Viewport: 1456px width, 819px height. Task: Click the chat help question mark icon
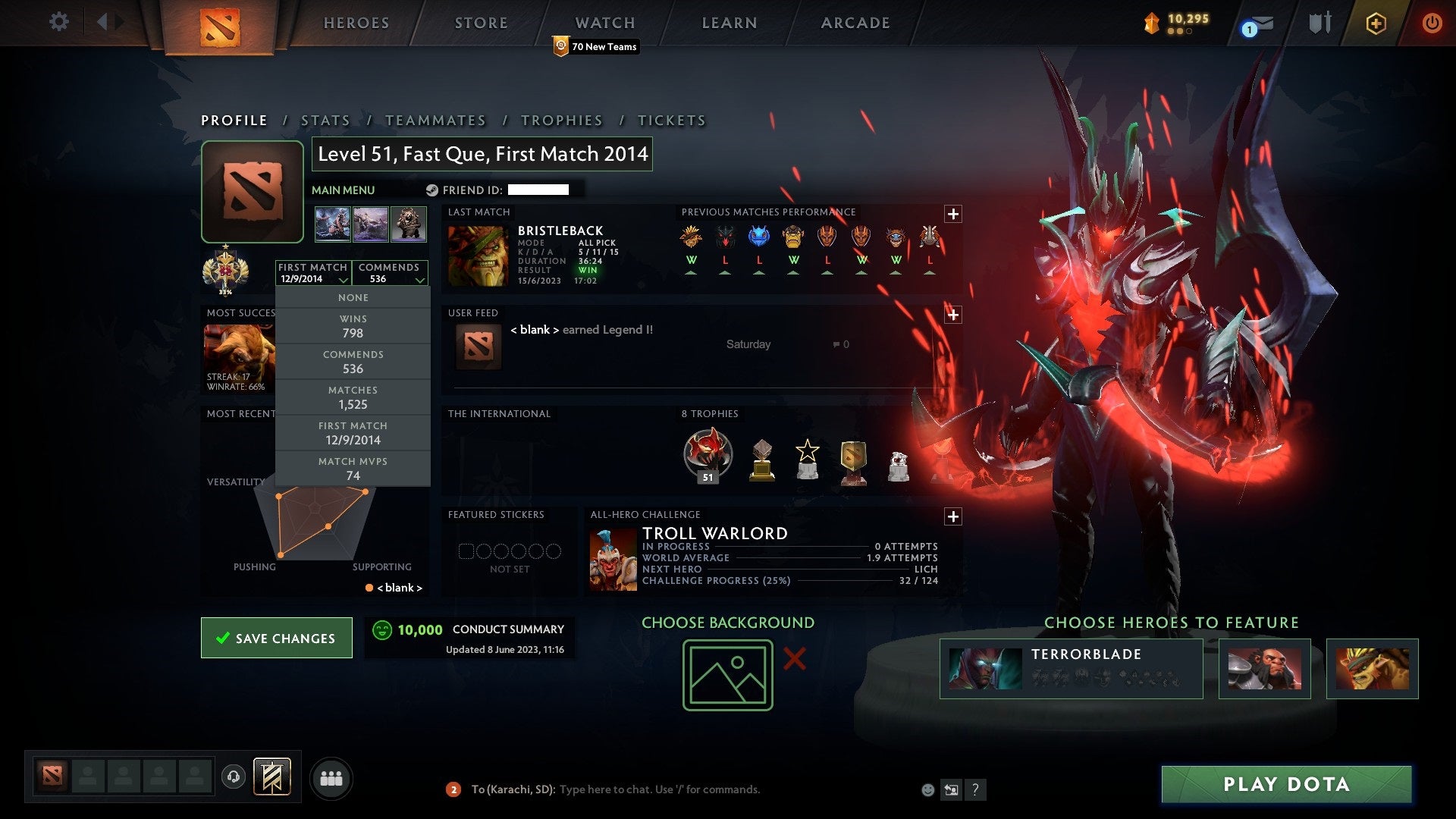pyautogui.click(x=976, y=789)
